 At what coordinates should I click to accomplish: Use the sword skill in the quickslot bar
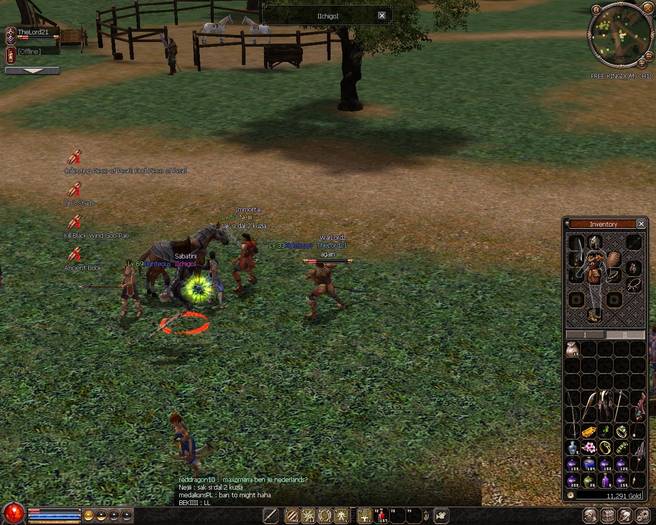click(x=271, y=516)
